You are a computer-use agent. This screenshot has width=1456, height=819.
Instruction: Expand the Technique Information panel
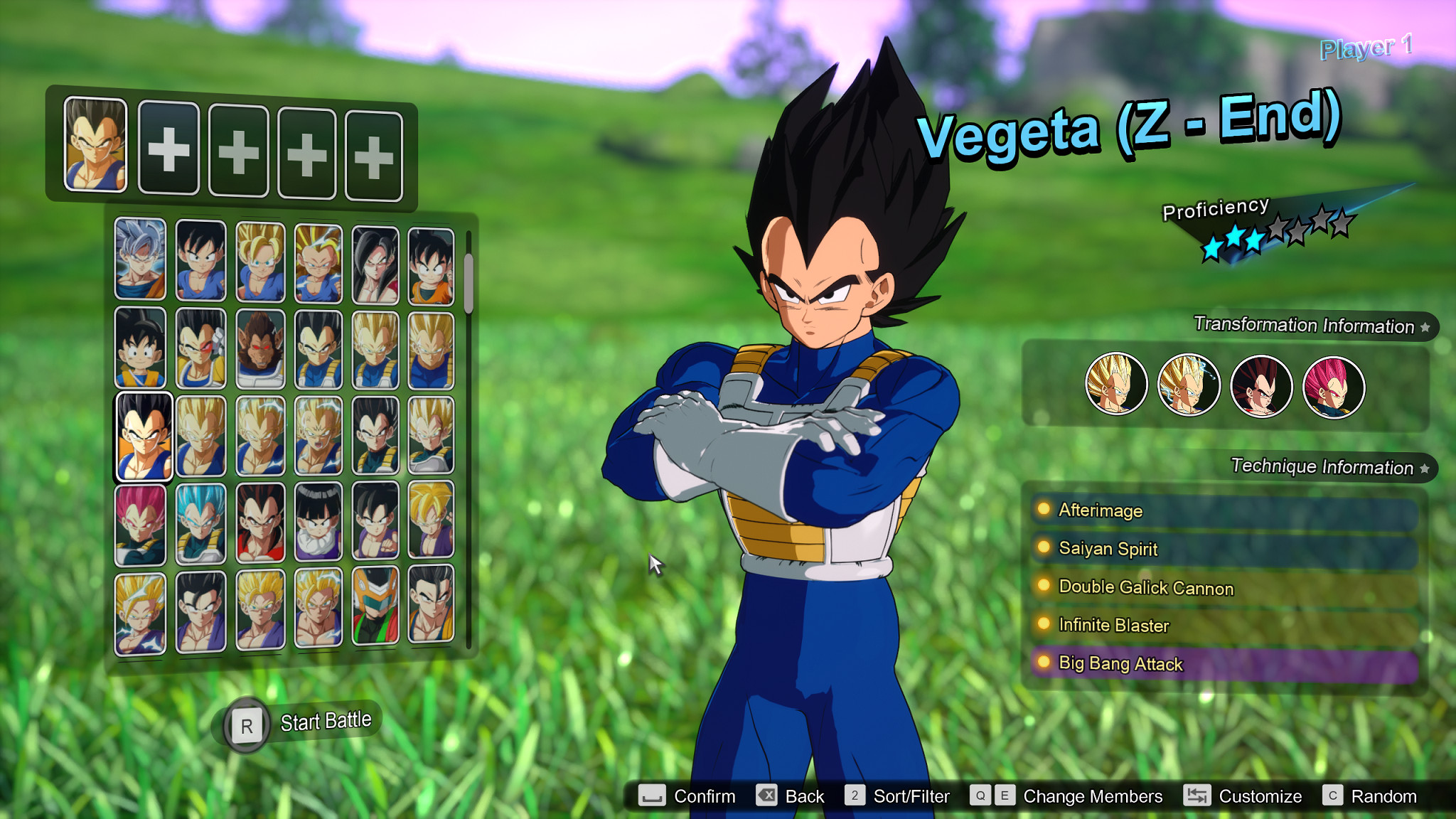(x=1317, y=467)
